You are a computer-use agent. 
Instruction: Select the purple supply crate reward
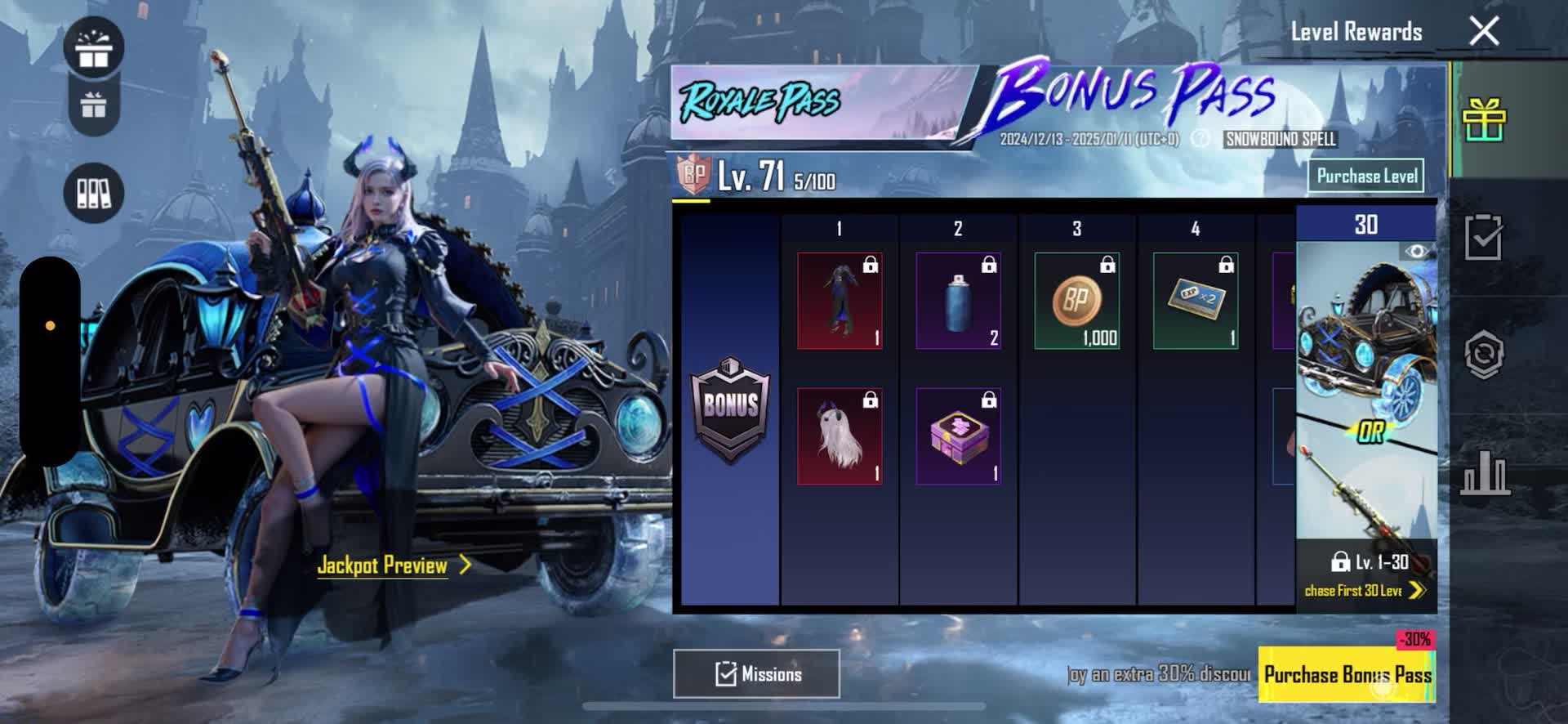pyautogui.click(x=958, y=436)
